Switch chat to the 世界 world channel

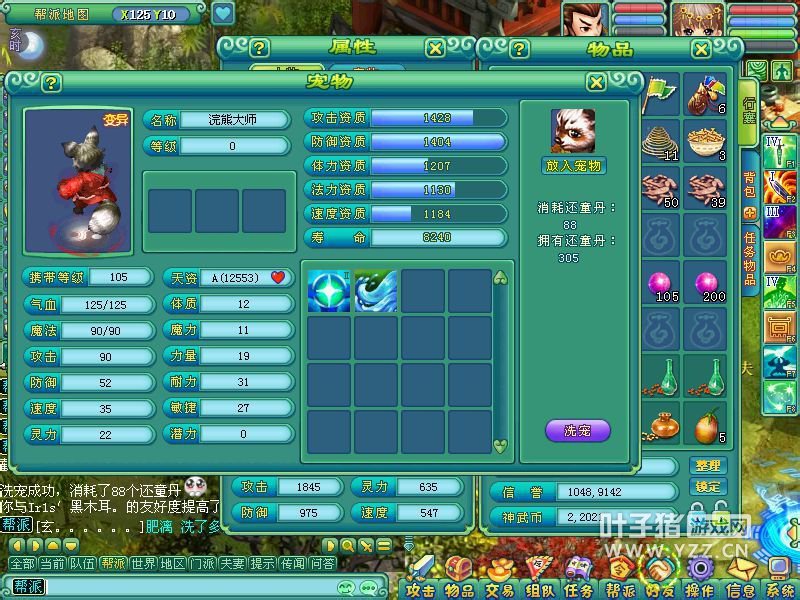pos(143,564)
